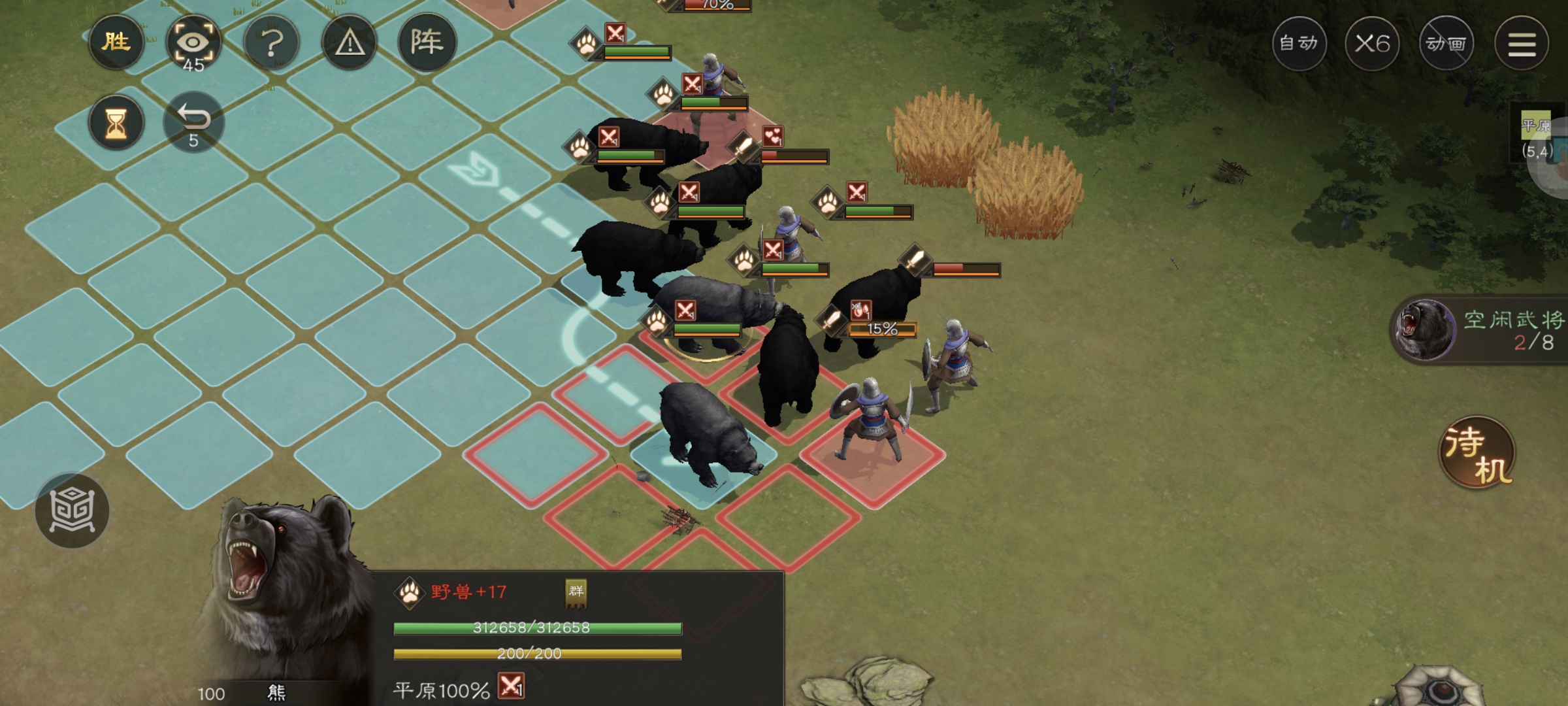The width and height of the screenshot is (1568, 706).
Task: Select the beast (野兽) paw type icon
Action: tap(410, 593)
